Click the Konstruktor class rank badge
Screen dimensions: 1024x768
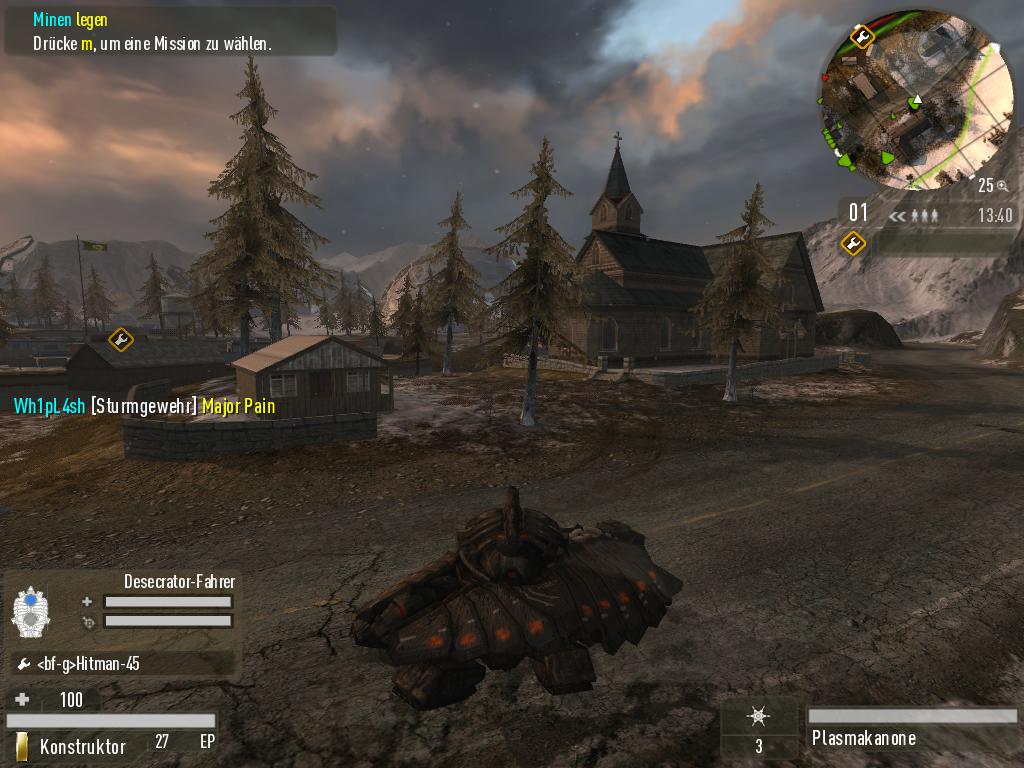tap(22, 746)
